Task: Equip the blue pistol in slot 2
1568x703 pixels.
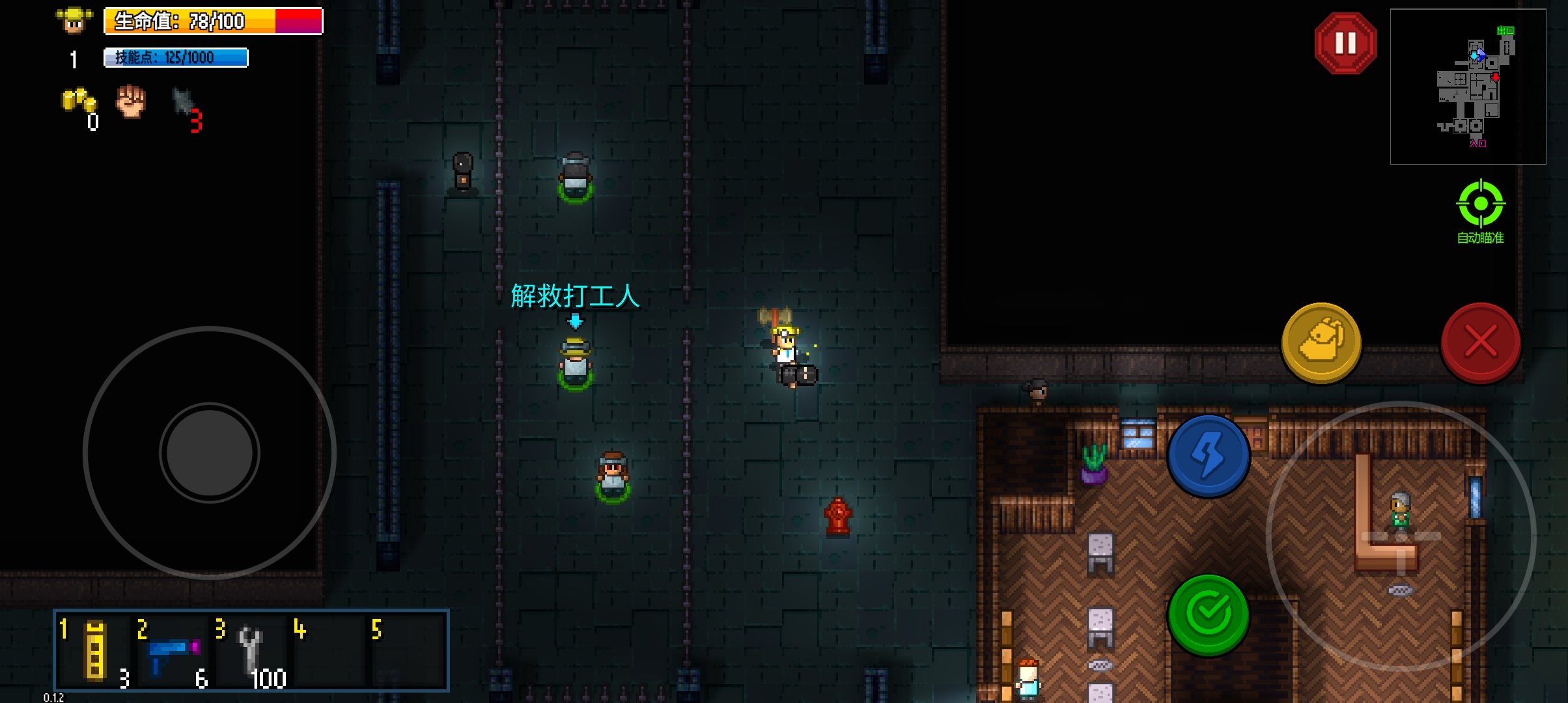Action: coord(173,652)
